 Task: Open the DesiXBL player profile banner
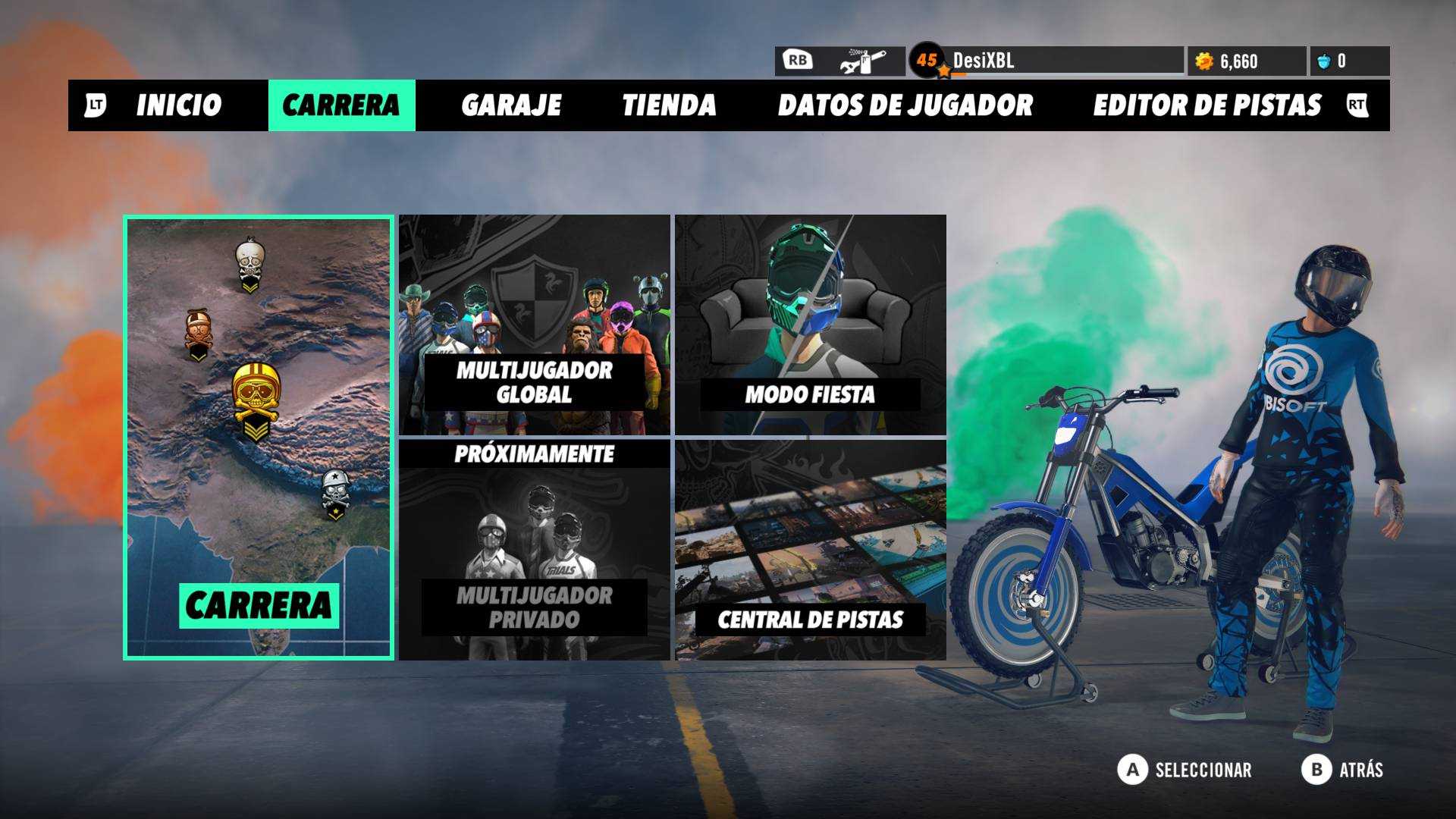click(x=1046, y=61)
